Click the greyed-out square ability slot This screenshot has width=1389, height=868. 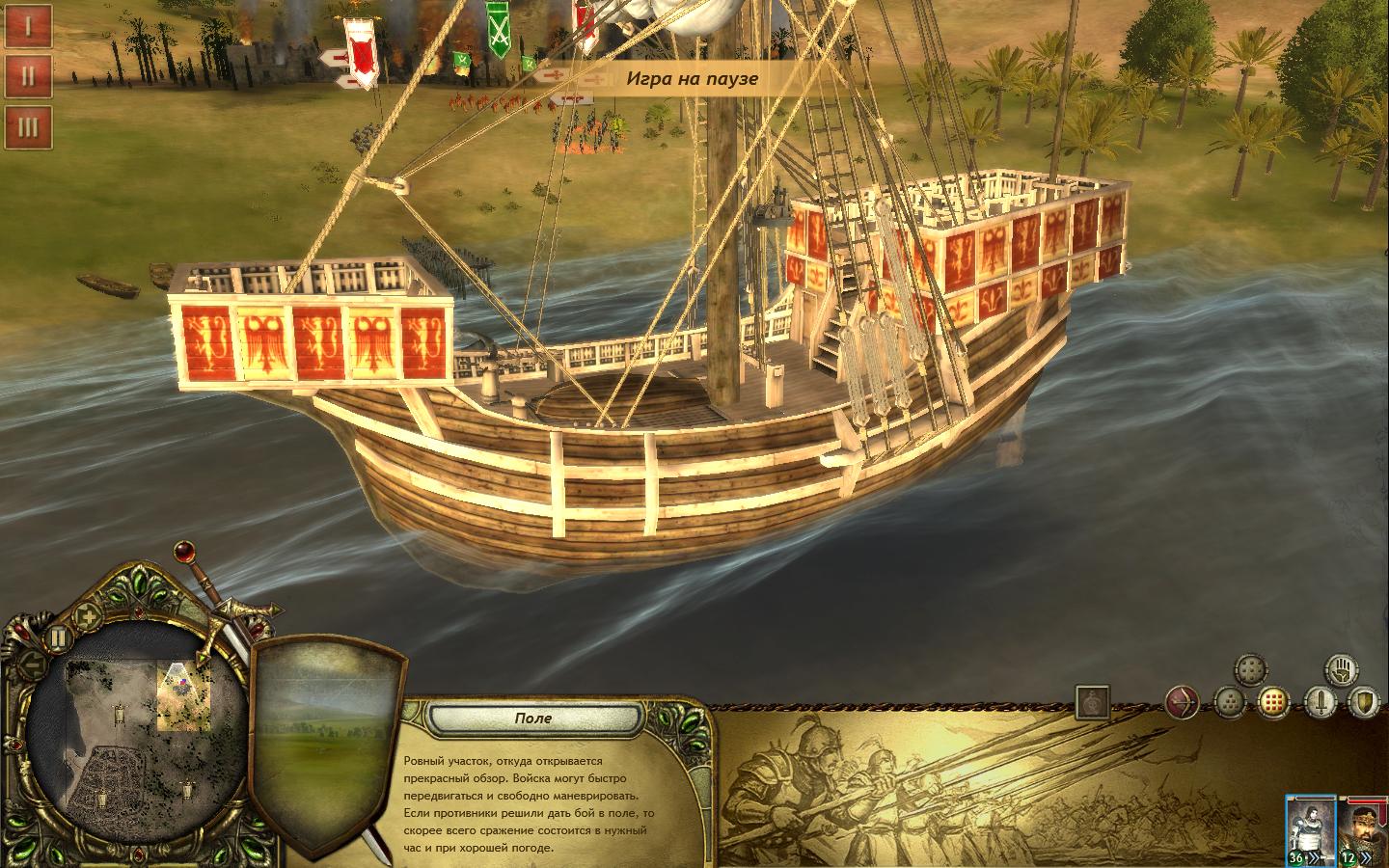[x=1092, y=702]
